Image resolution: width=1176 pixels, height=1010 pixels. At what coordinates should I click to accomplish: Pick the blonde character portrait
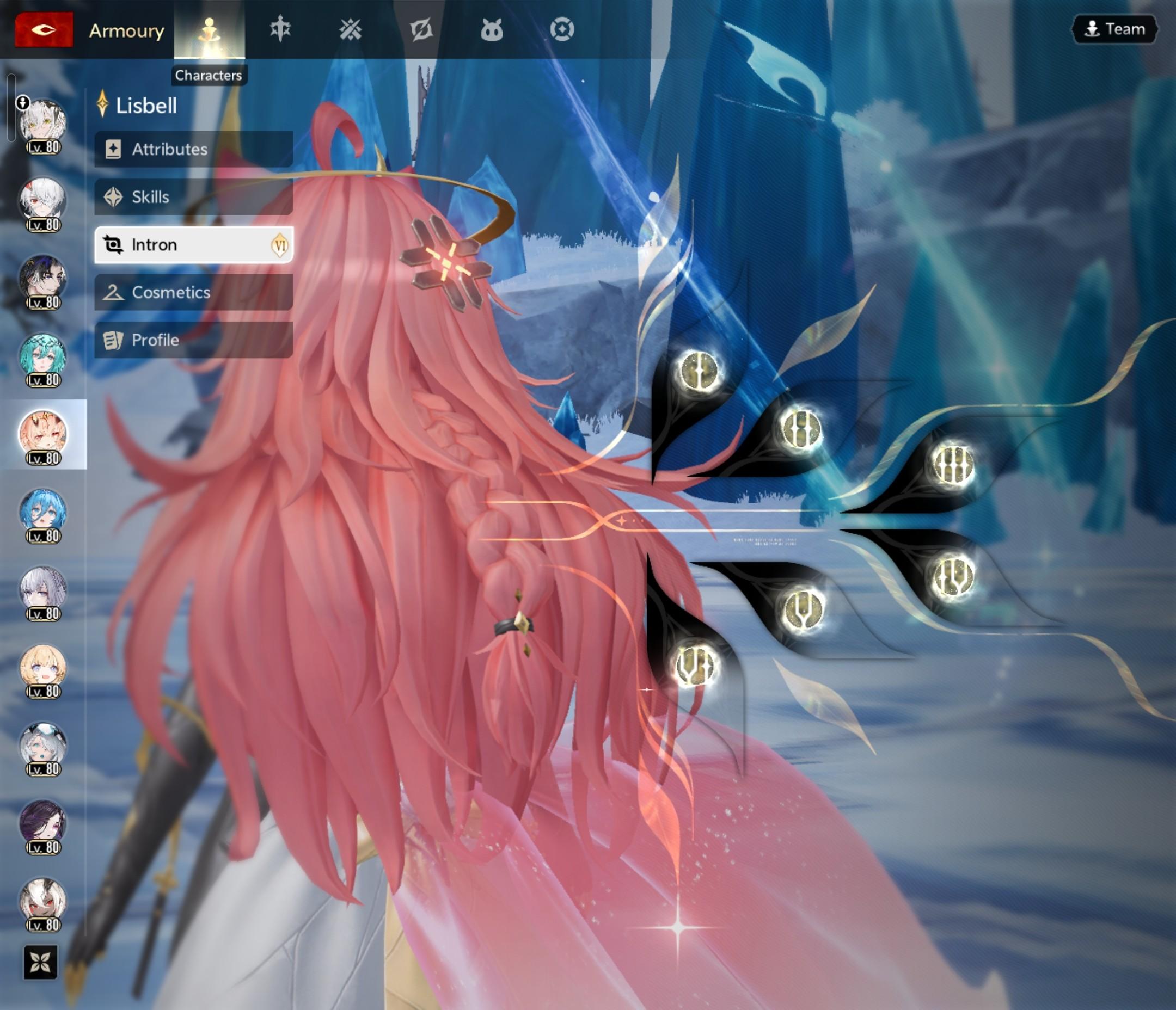coord(43,669)
